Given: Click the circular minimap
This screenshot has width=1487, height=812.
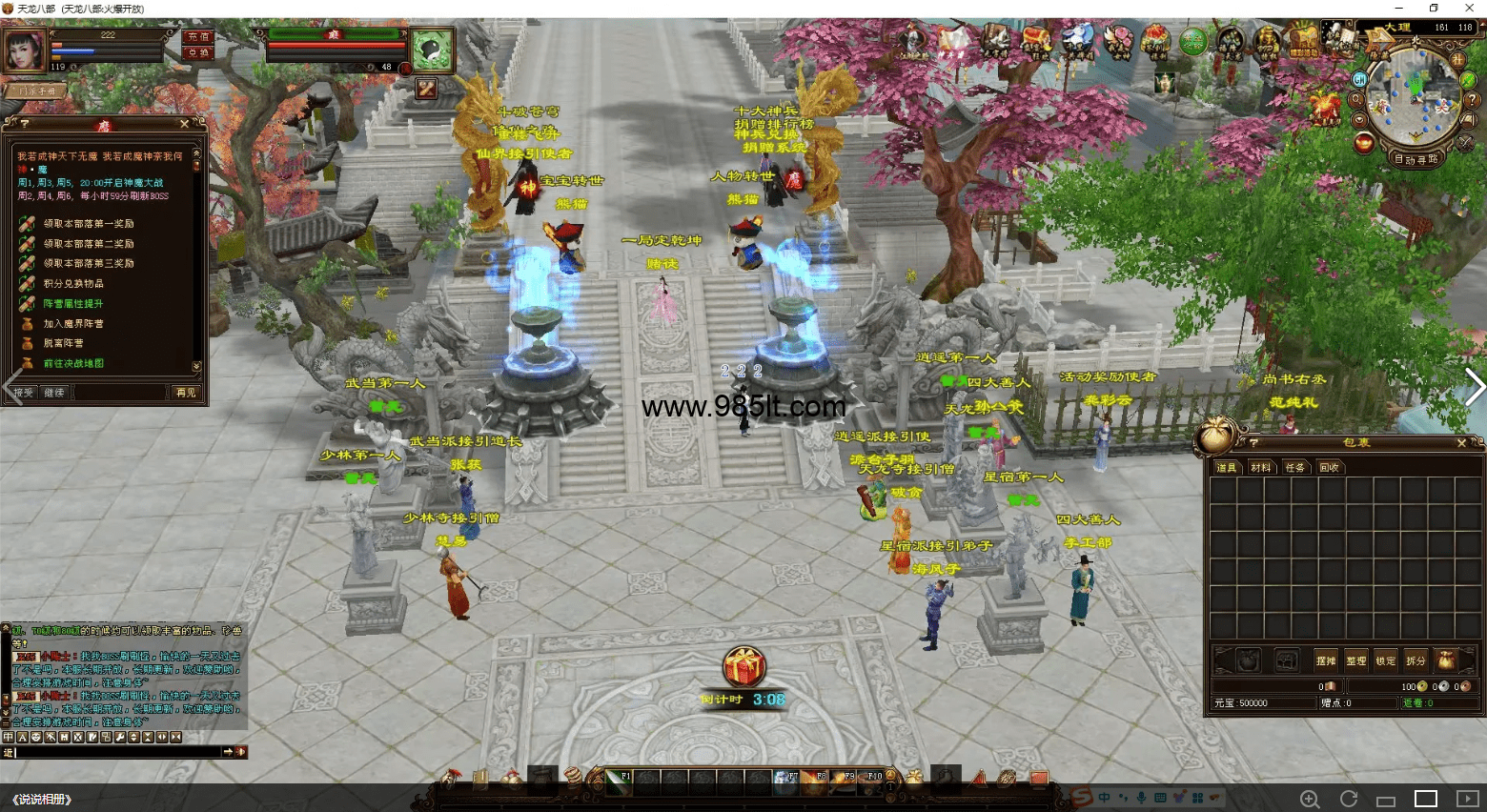Looking at the screenshot, I should coord(1415,96).
